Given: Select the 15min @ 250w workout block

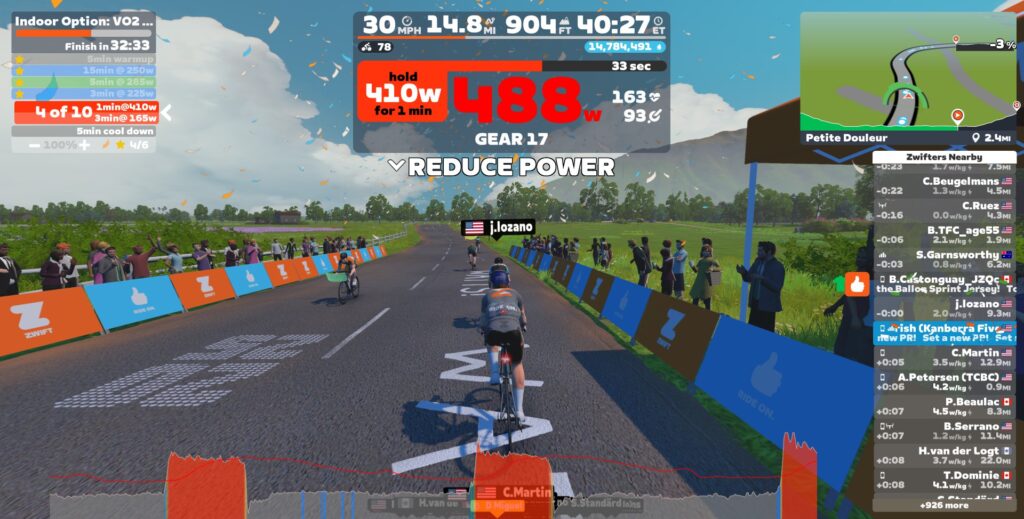Looking at the screenshot, I should pyautogui.click(x=84, y=71).
